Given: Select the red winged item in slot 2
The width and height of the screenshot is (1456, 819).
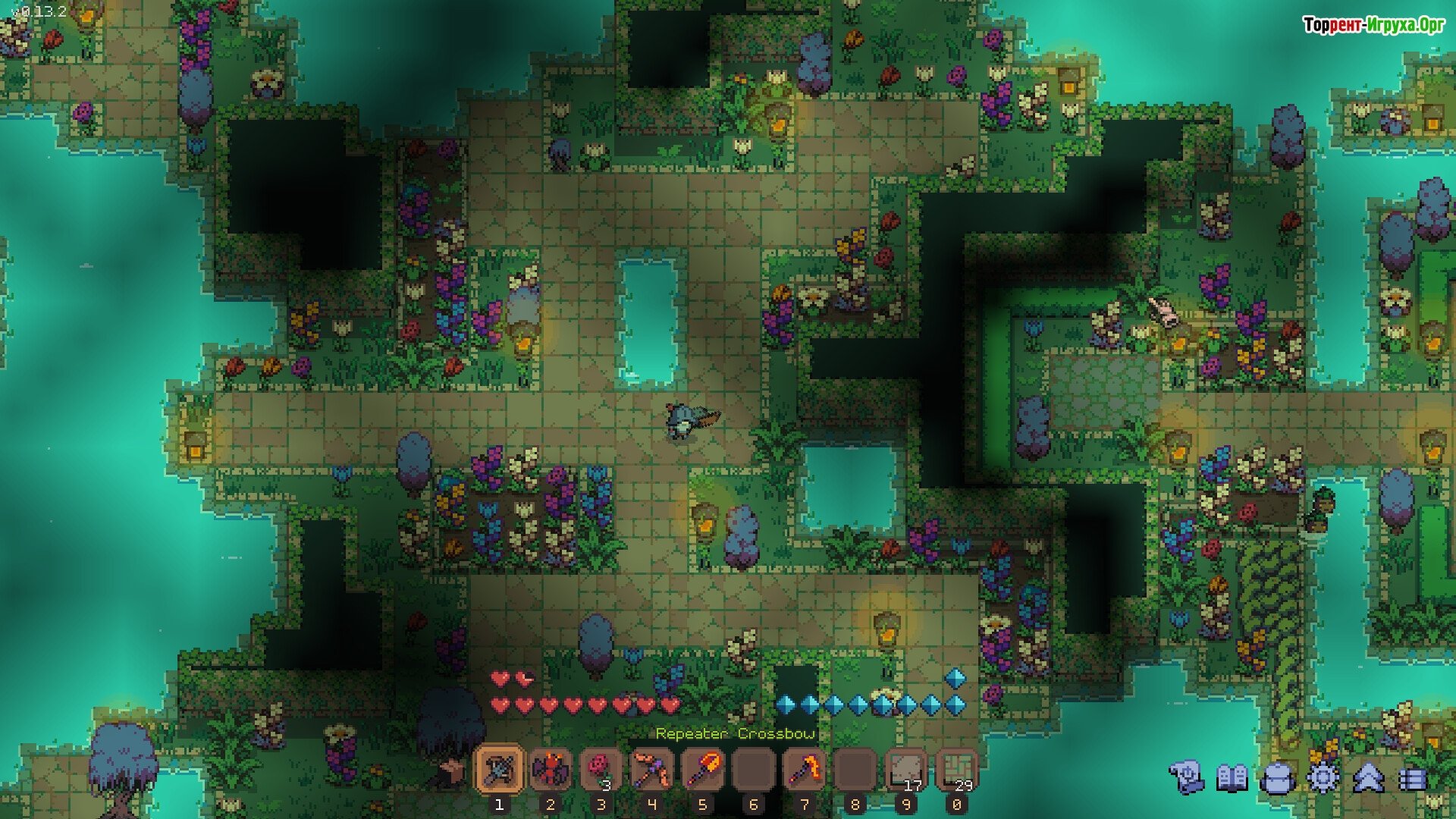Looking at the screenshot, I should click(550, 770).
